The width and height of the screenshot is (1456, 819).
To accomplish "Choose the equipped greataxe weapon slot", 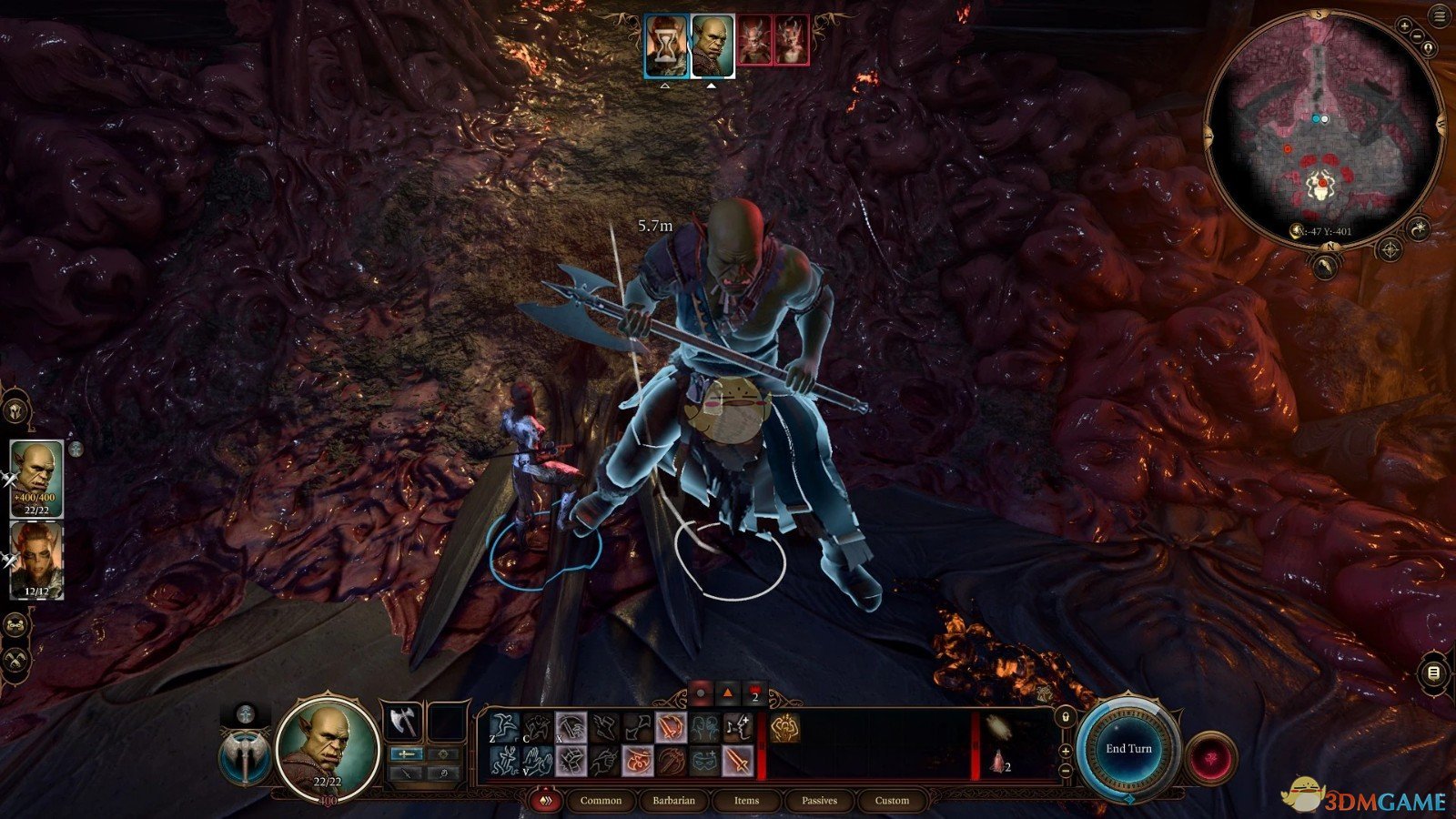I will [401, 722].
